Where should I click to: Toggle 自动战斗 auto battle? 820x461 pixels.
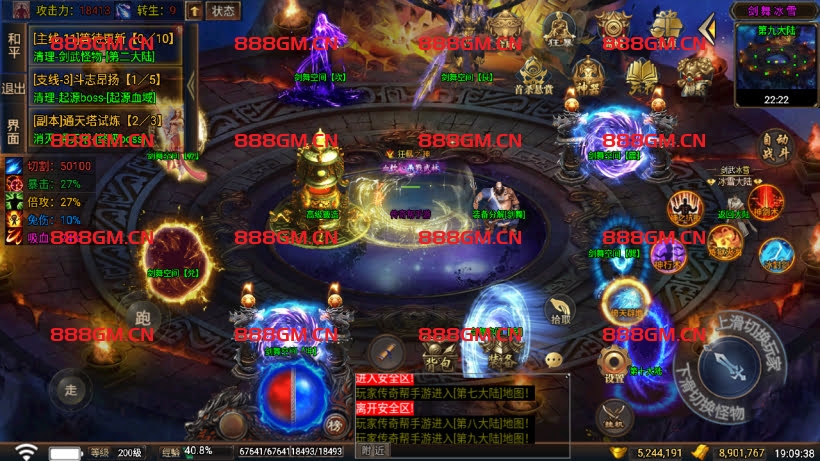(775, 147)
